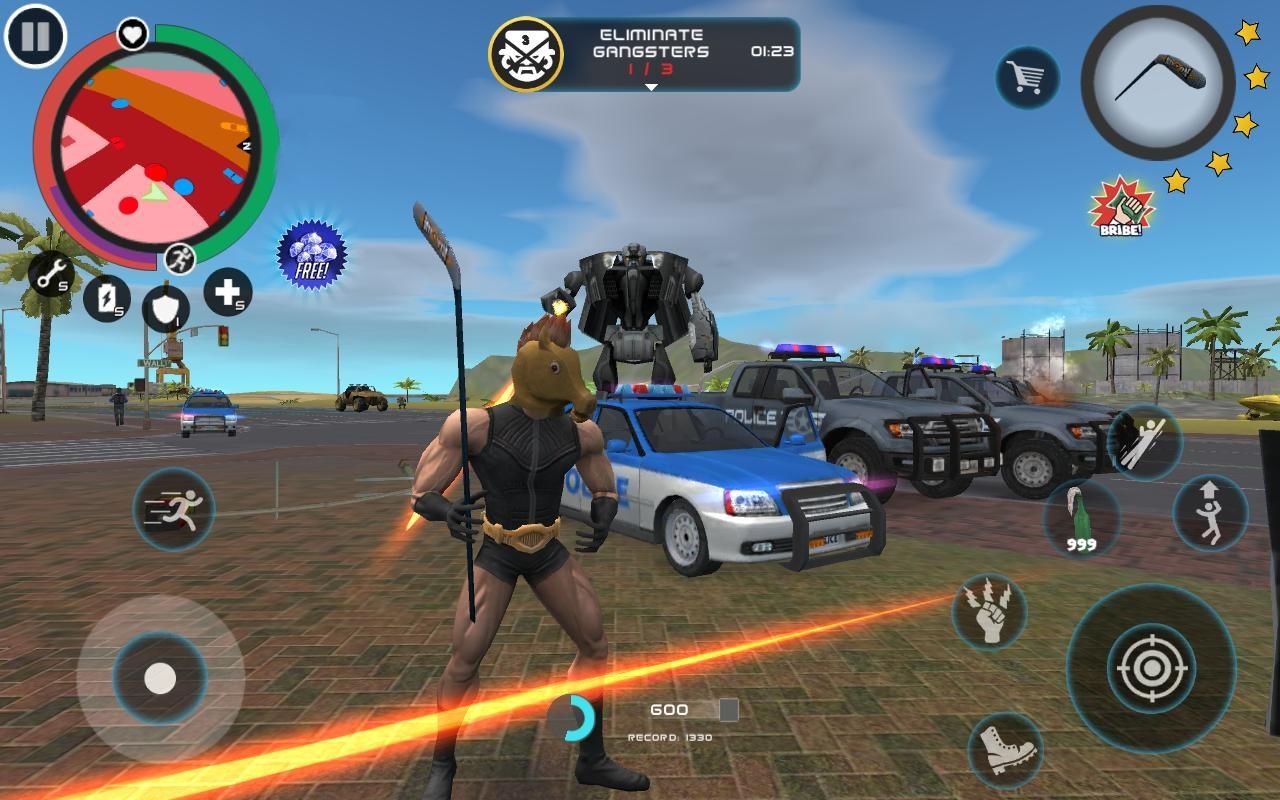1280x800 pixels.
Task: Open the in-game shop cart
Action: 1029,75
